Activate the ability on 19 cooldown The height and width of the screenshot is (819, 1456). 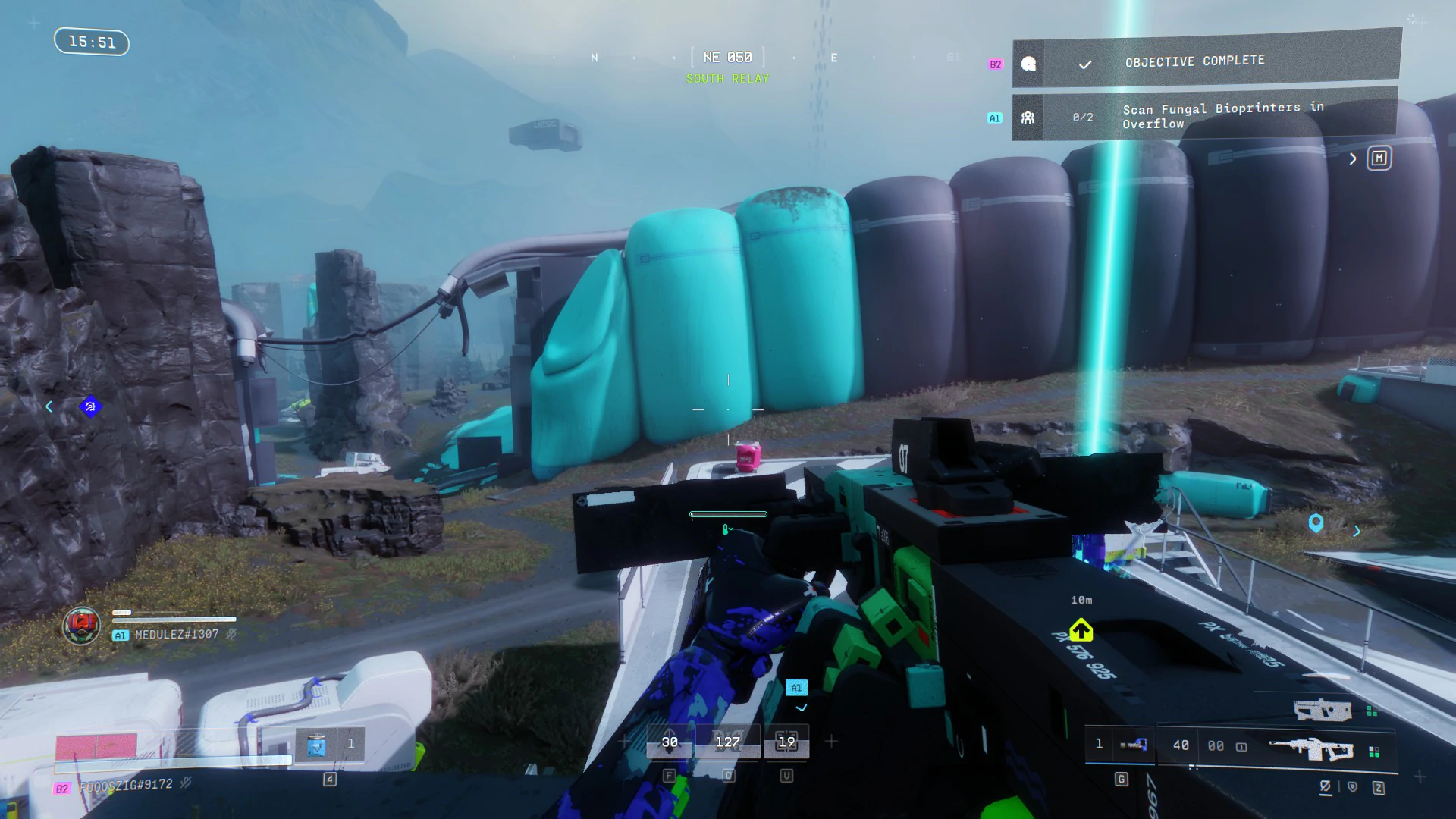point(786,742)
